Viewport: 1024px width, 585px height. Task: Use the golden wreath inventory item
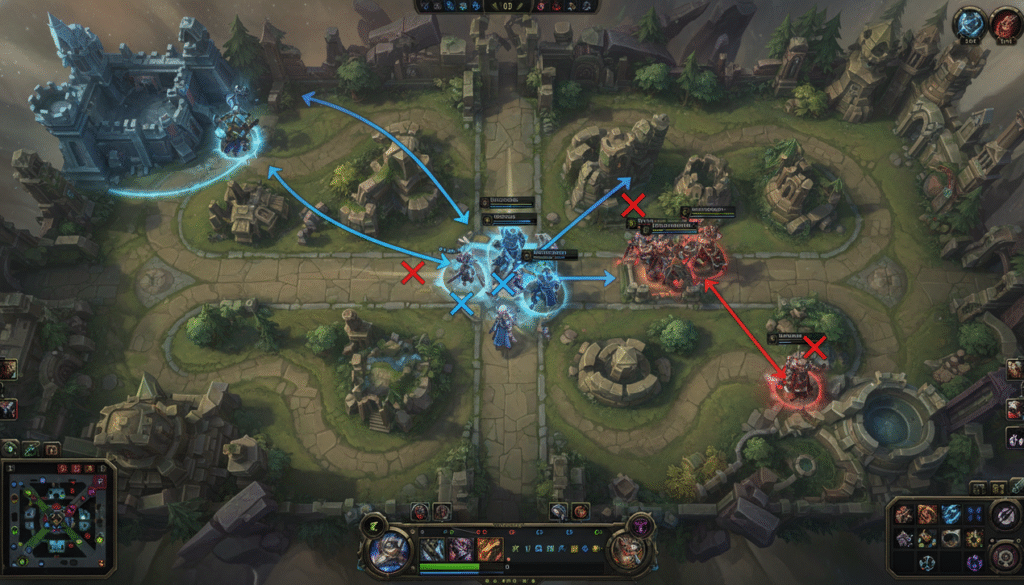pos(972,539)
